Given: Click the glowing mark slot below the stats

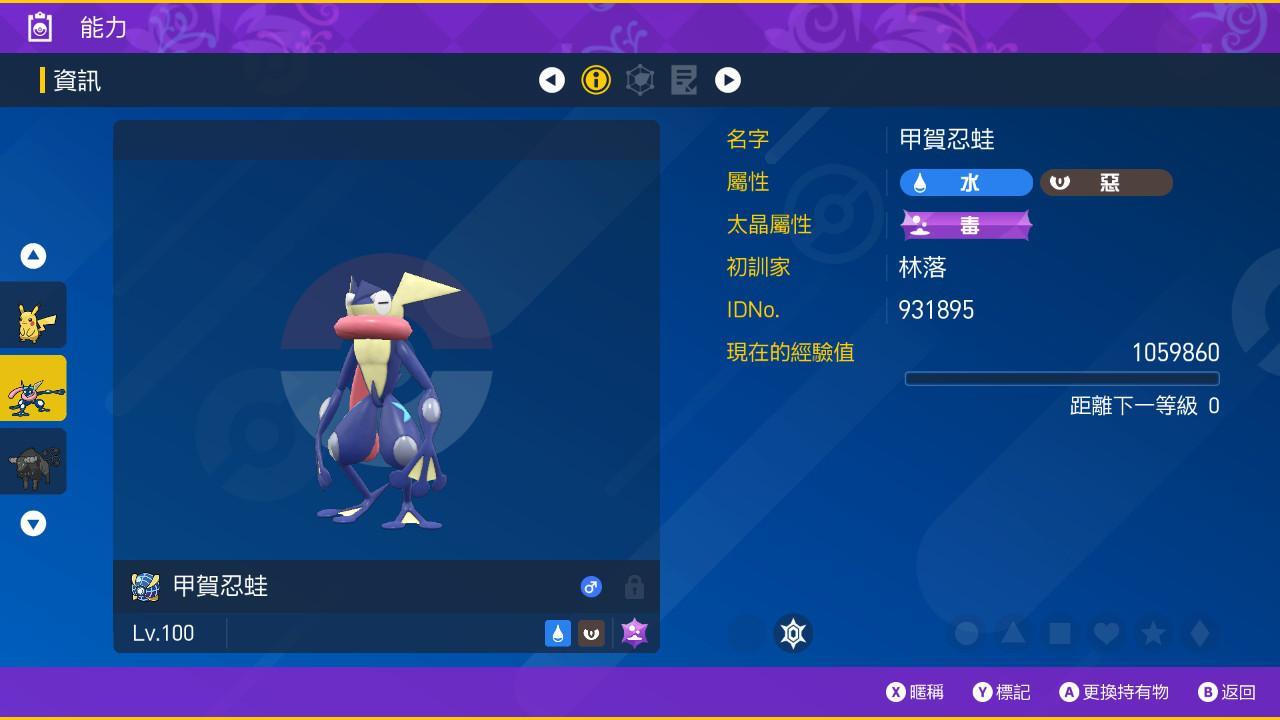Looking at the screenshot, I should (x=795, y=632).
